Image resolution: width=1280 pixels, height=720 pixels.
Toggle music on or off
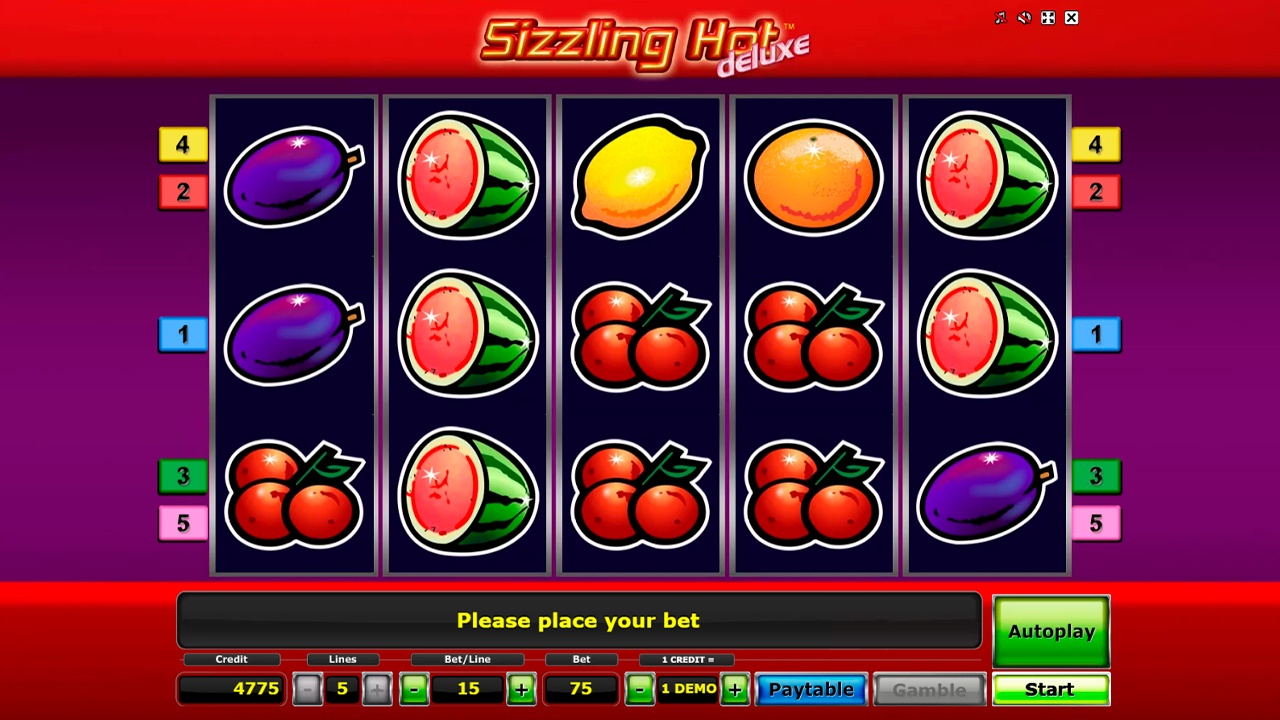coord(999,17)
